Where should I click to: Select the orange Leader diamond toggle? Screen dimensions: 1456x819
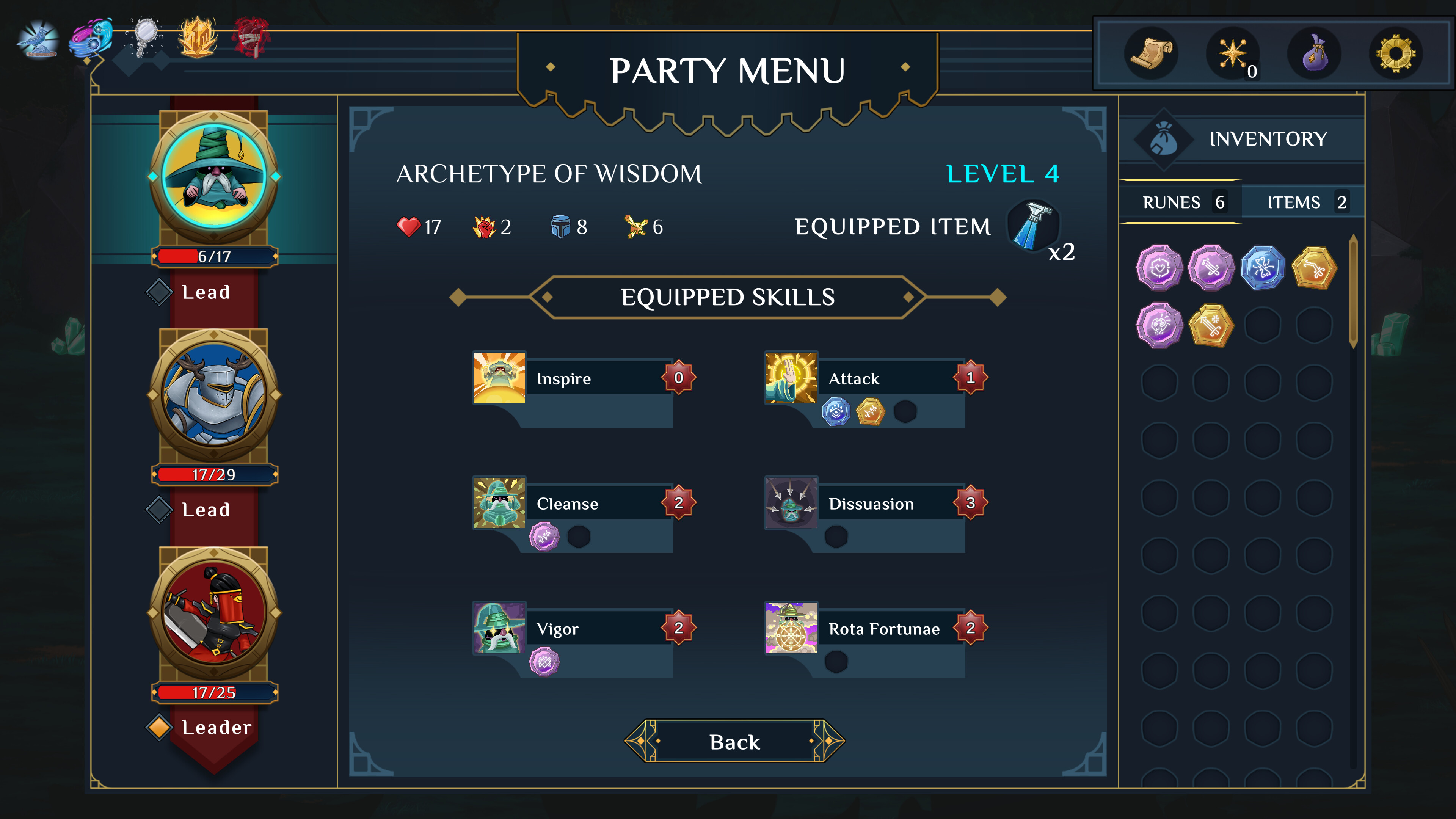(x=160, y=728)
